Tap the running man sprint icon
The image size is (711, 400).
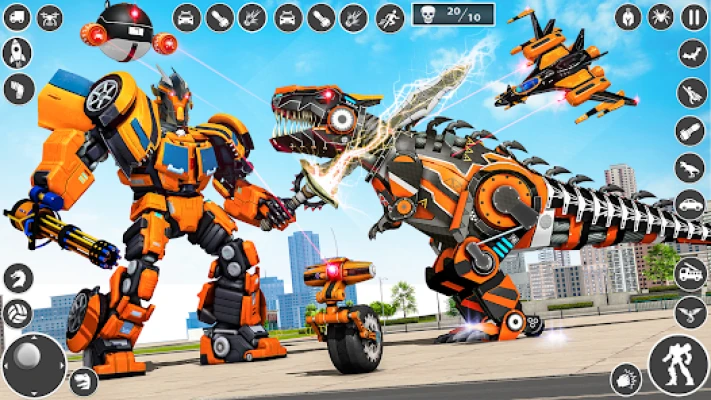390,17
